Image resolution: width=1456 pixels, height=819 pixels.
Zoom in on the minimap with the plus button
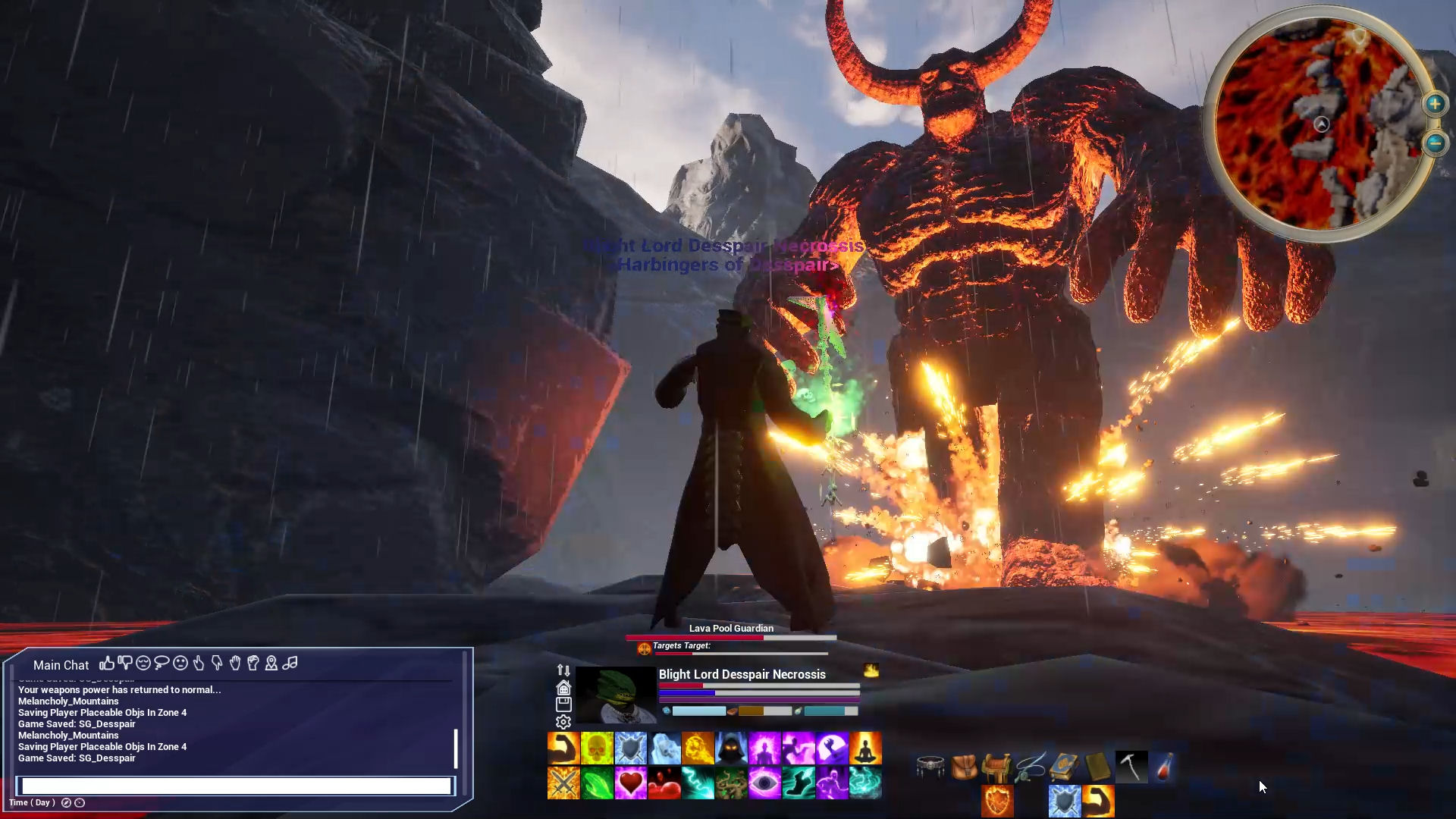(1435, 104)
